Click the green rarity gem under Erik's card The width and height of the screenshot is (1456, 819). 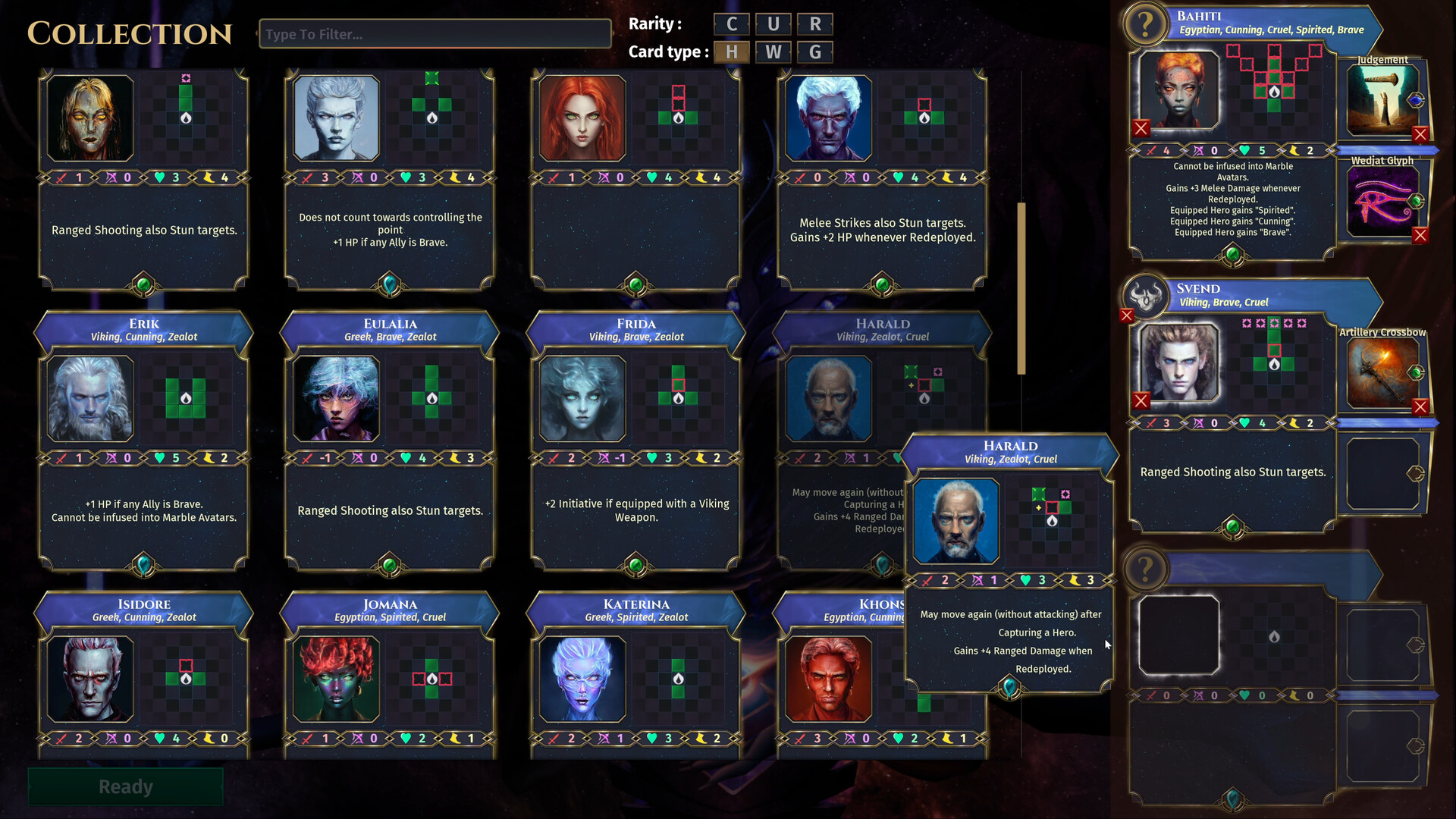tap(143, 564)
